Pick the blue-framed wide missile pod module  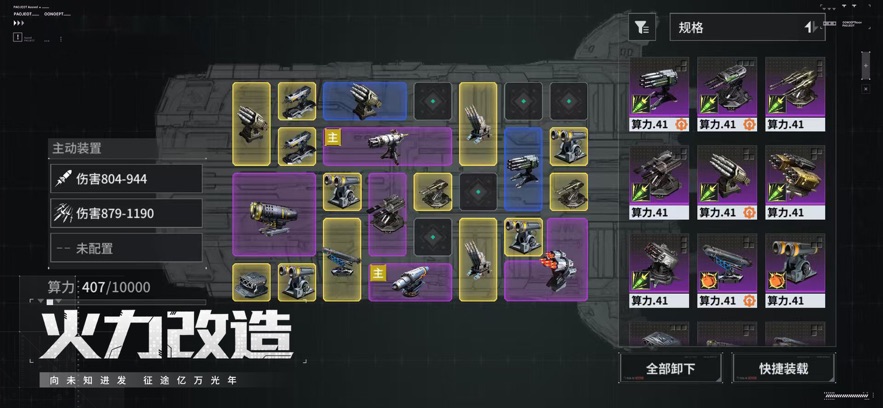[364, 102]
